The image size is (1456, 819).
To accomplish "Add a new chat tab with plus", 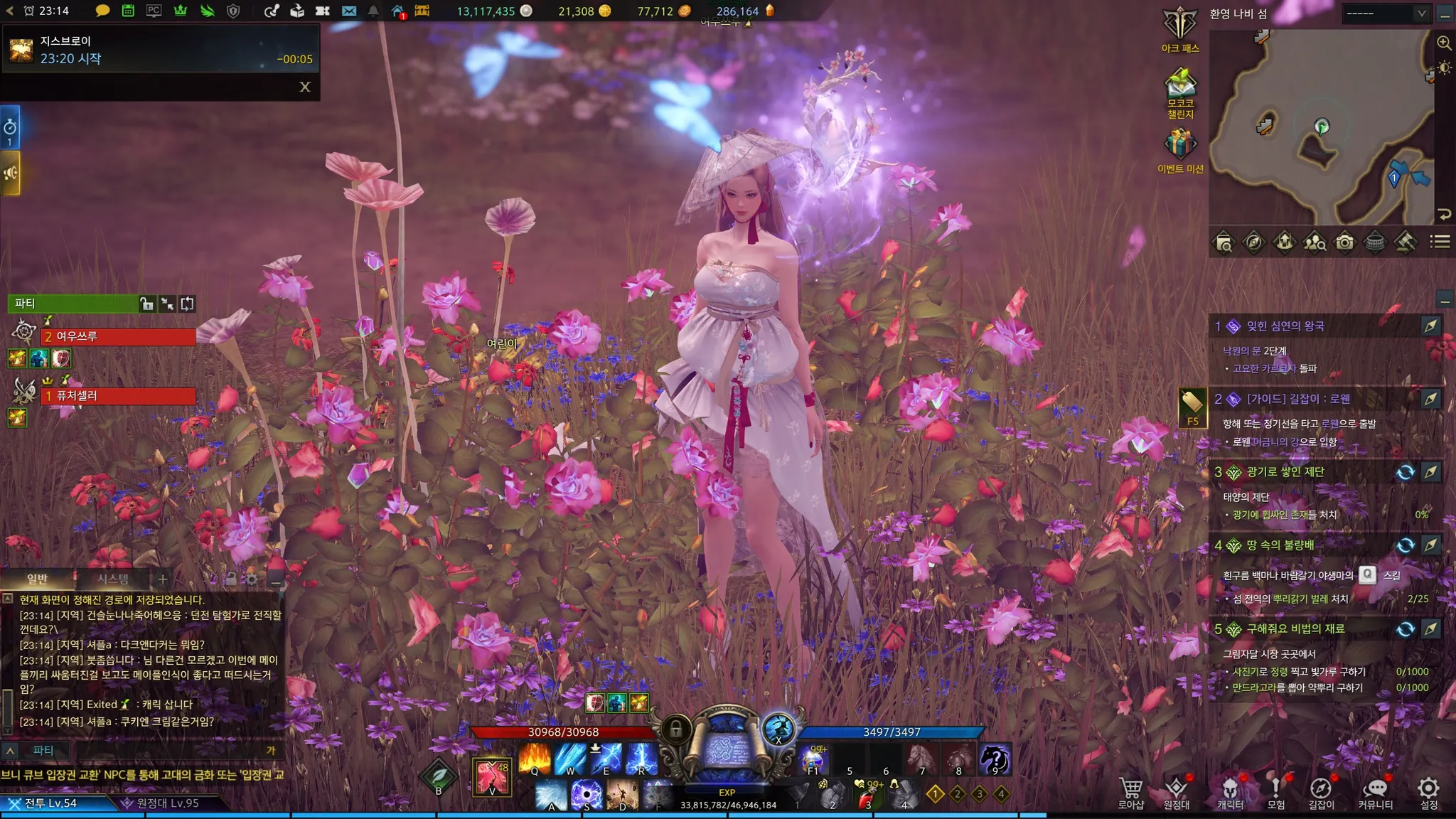I will click(163, 579).
